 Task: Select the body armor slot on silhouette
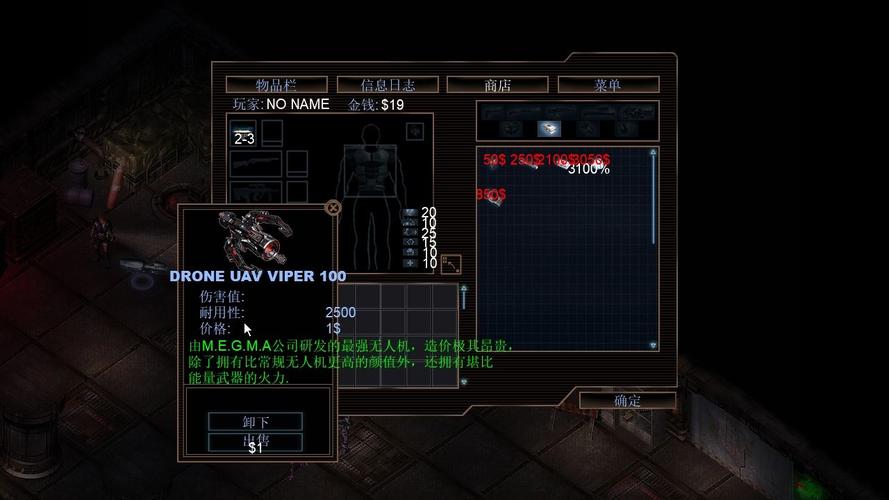tap(370, 175)
